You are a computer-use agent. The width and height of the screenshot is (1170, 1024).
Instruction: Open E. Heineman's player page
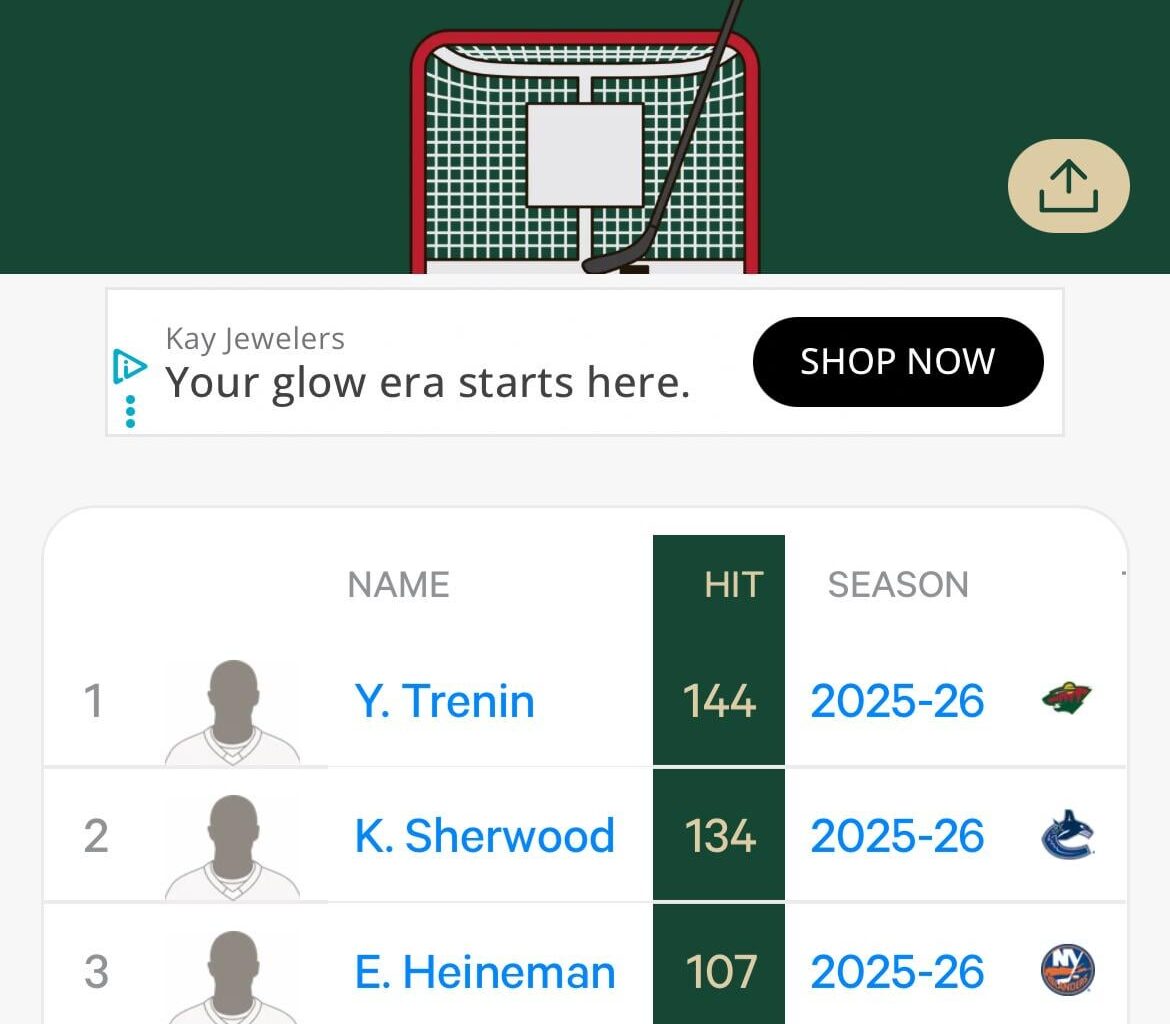click(x=484, y=972)
